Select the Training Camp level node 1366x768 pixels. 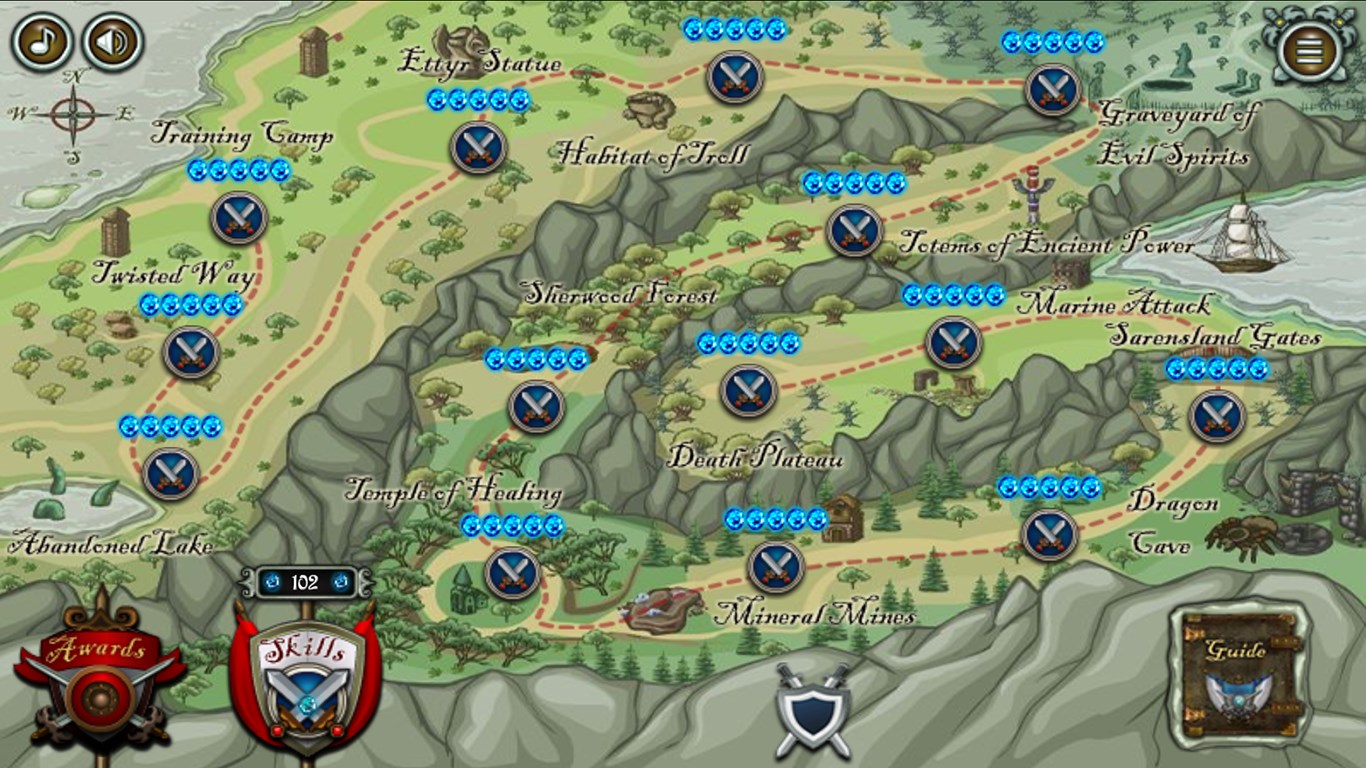pos(239,217)
